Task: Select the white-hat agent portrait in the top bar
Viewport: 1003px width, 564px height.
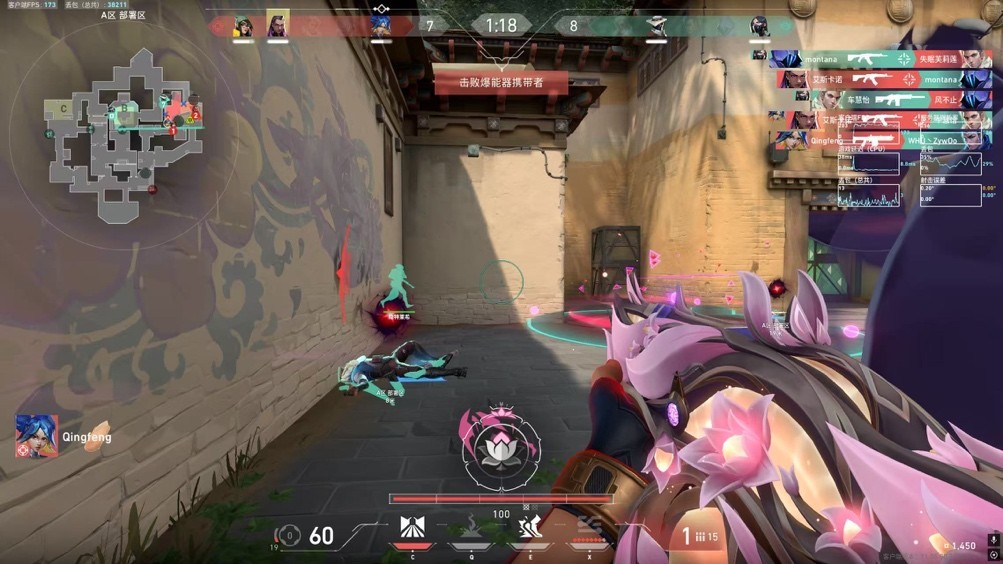Action: [655, 26]
